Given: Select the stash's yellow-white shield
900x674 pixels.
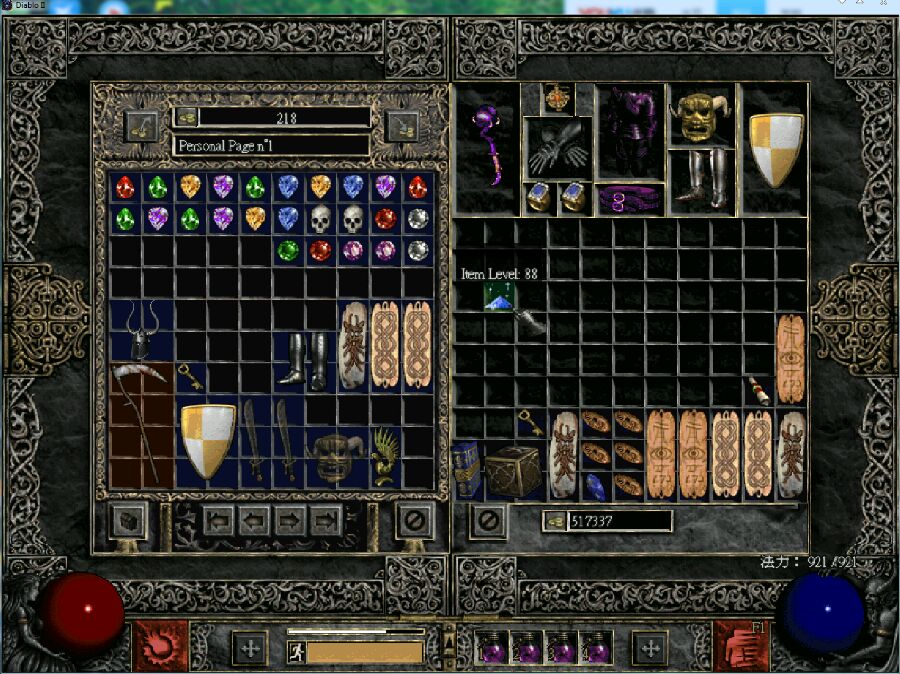Looking at the screenshot, I should point(208,441).
